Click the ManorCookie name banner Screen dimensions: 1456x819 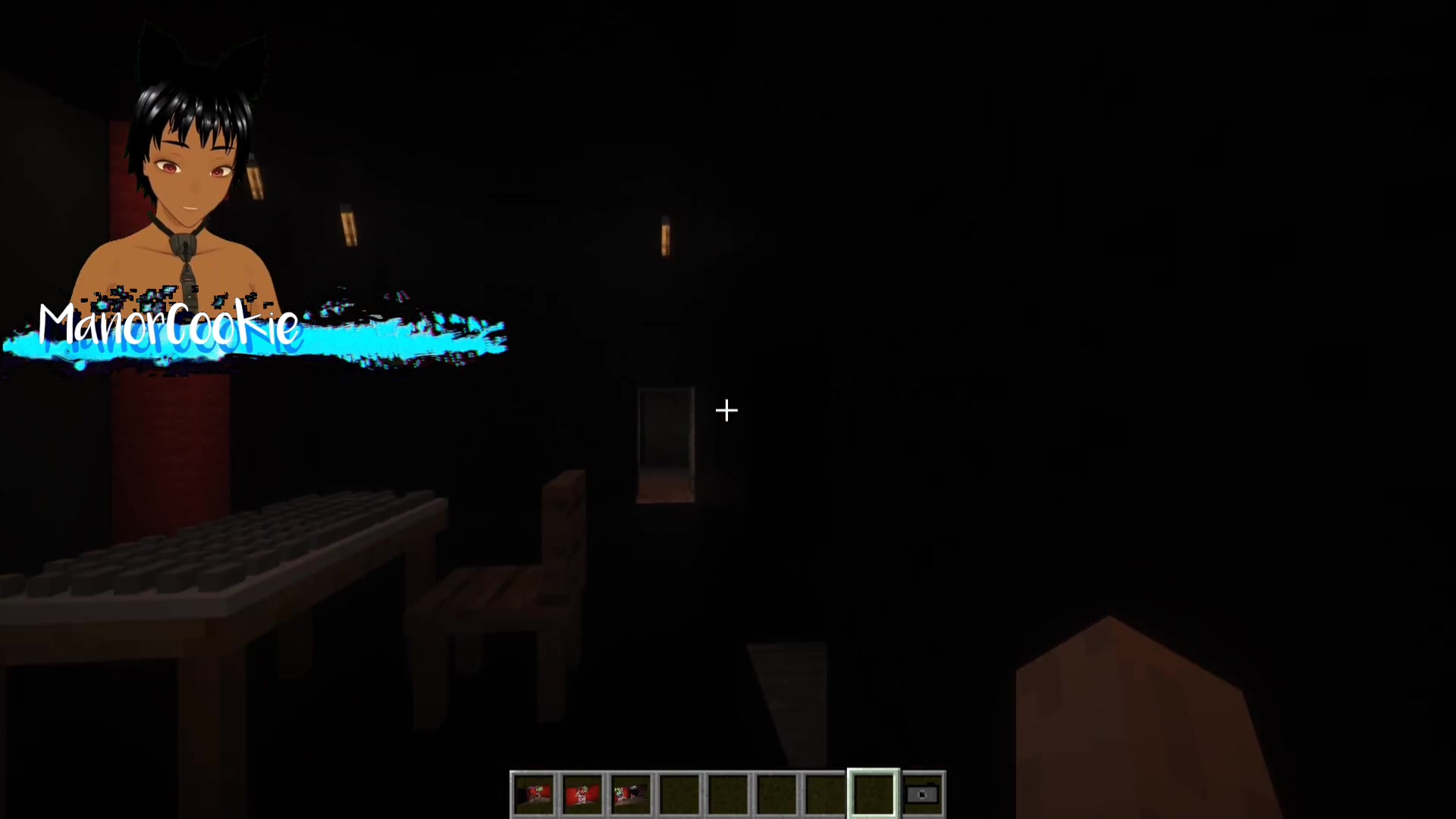tap(168, 325)
